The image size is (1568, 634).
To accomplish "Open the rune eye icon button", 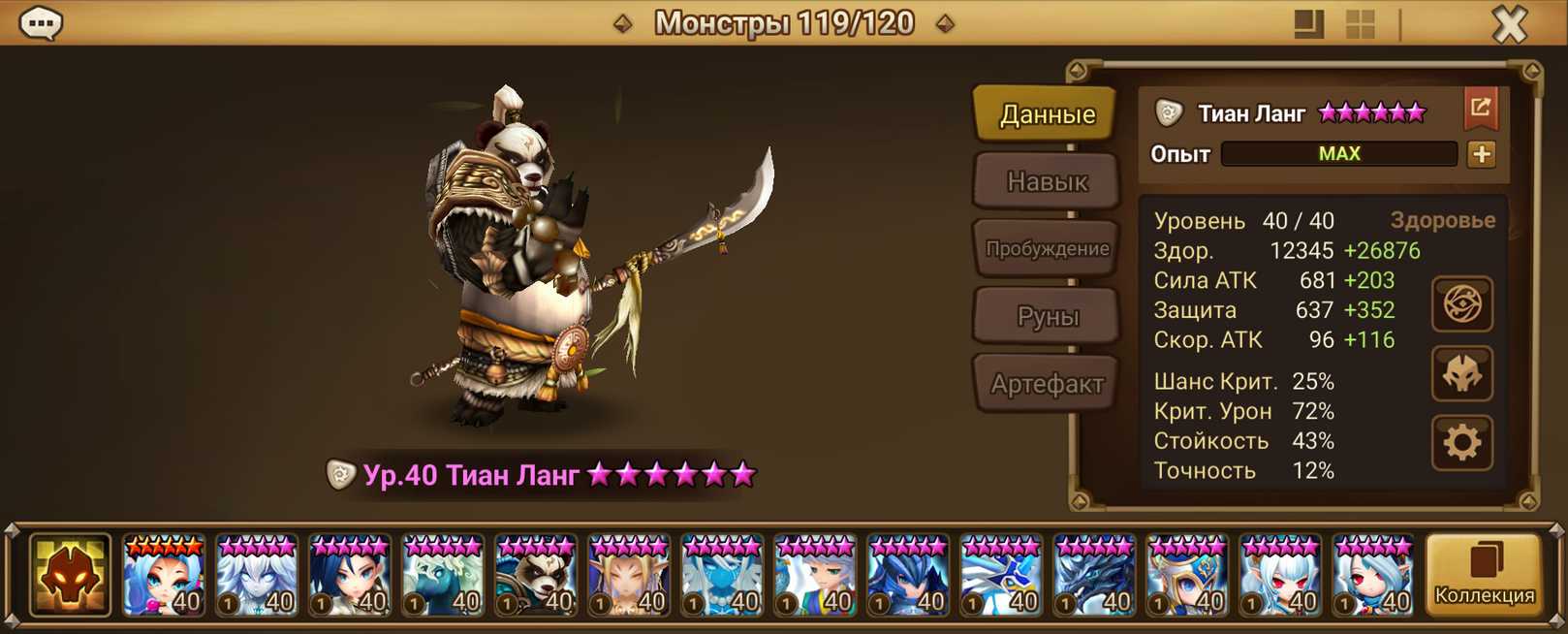I will coord(1461,304).
